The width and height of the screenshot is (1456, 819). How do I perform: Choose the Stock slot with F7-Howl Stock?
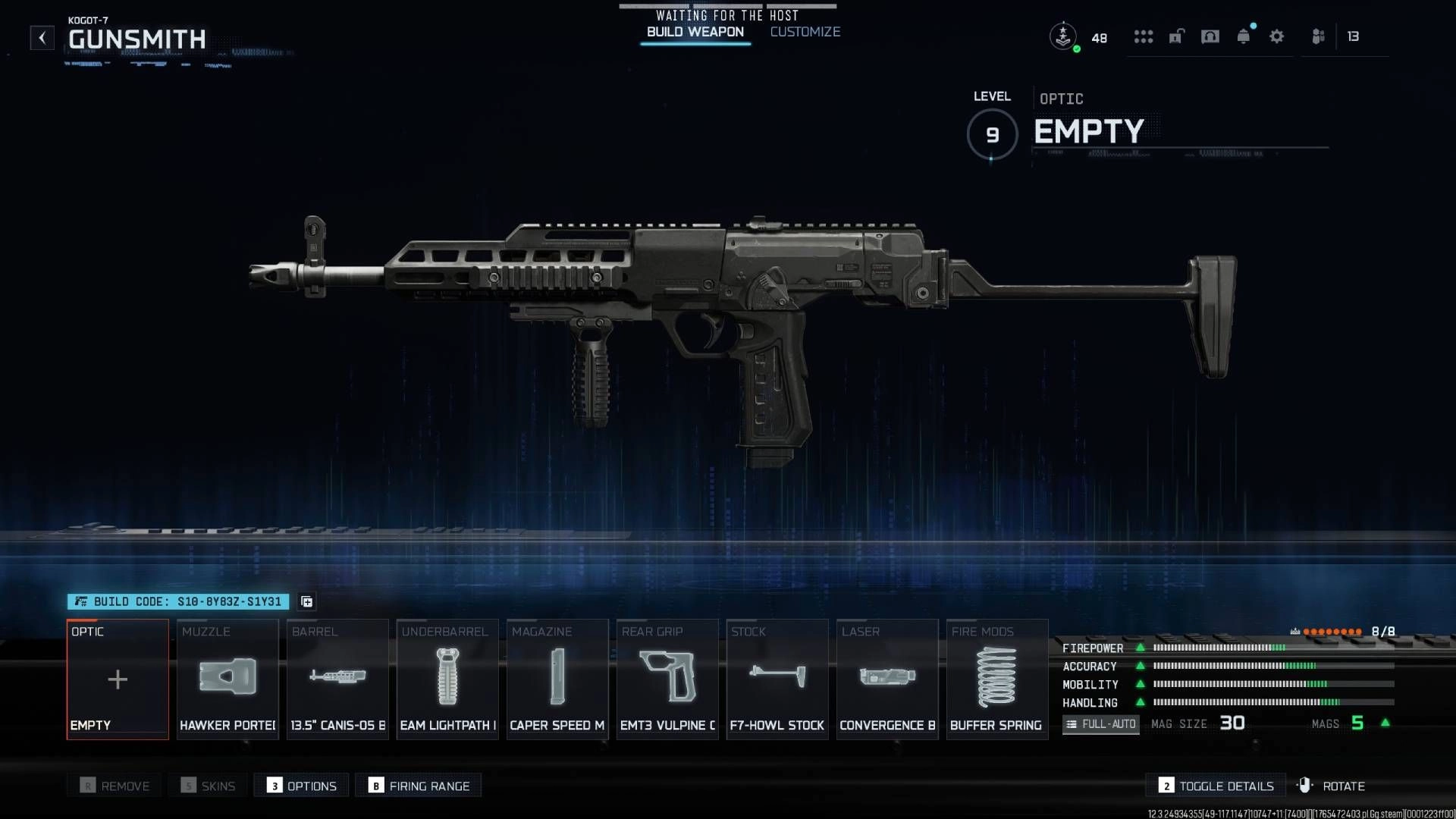click(777, 679)
